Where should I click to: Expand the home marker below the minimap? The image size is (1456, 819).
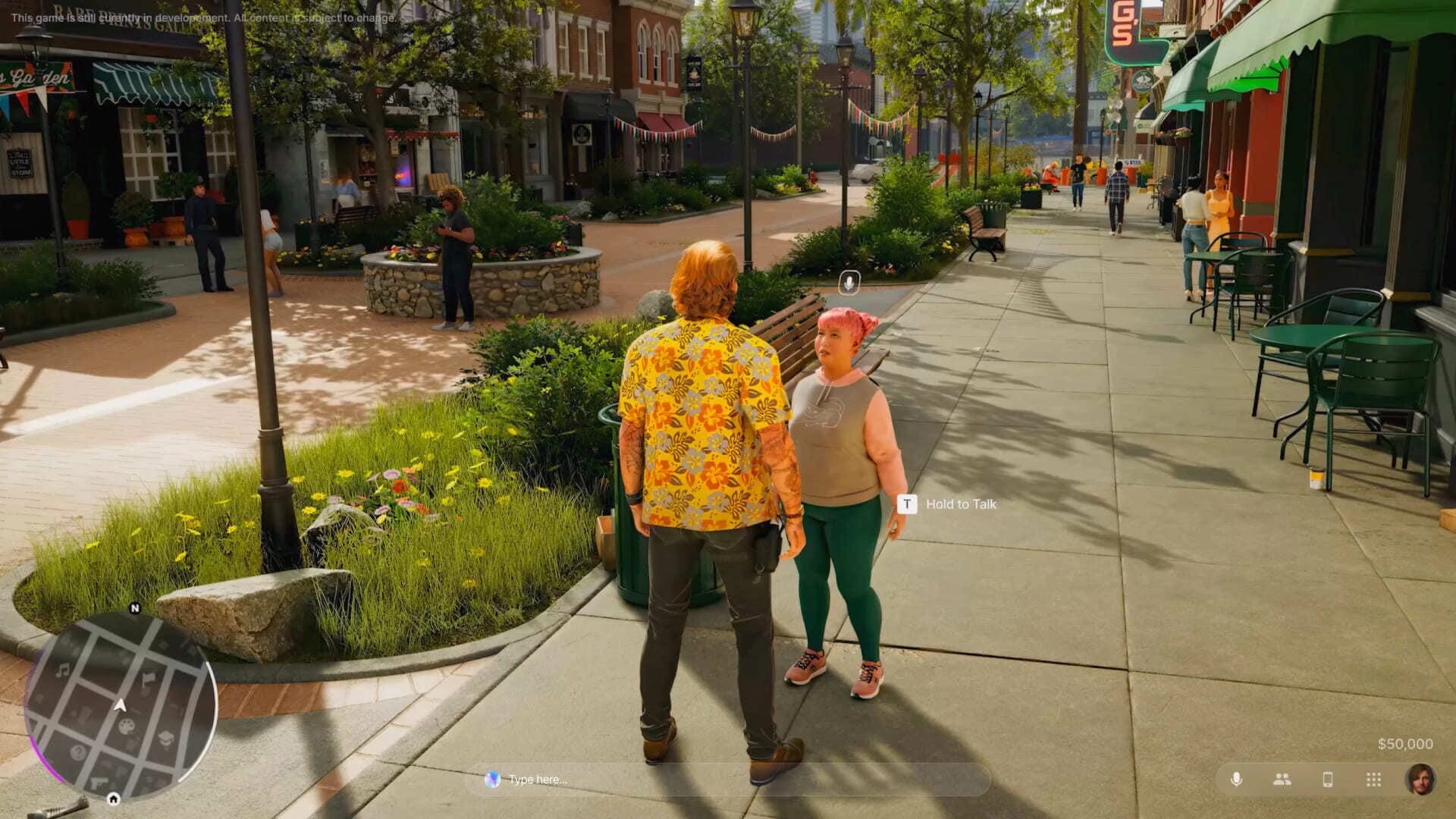pos(113,799)
